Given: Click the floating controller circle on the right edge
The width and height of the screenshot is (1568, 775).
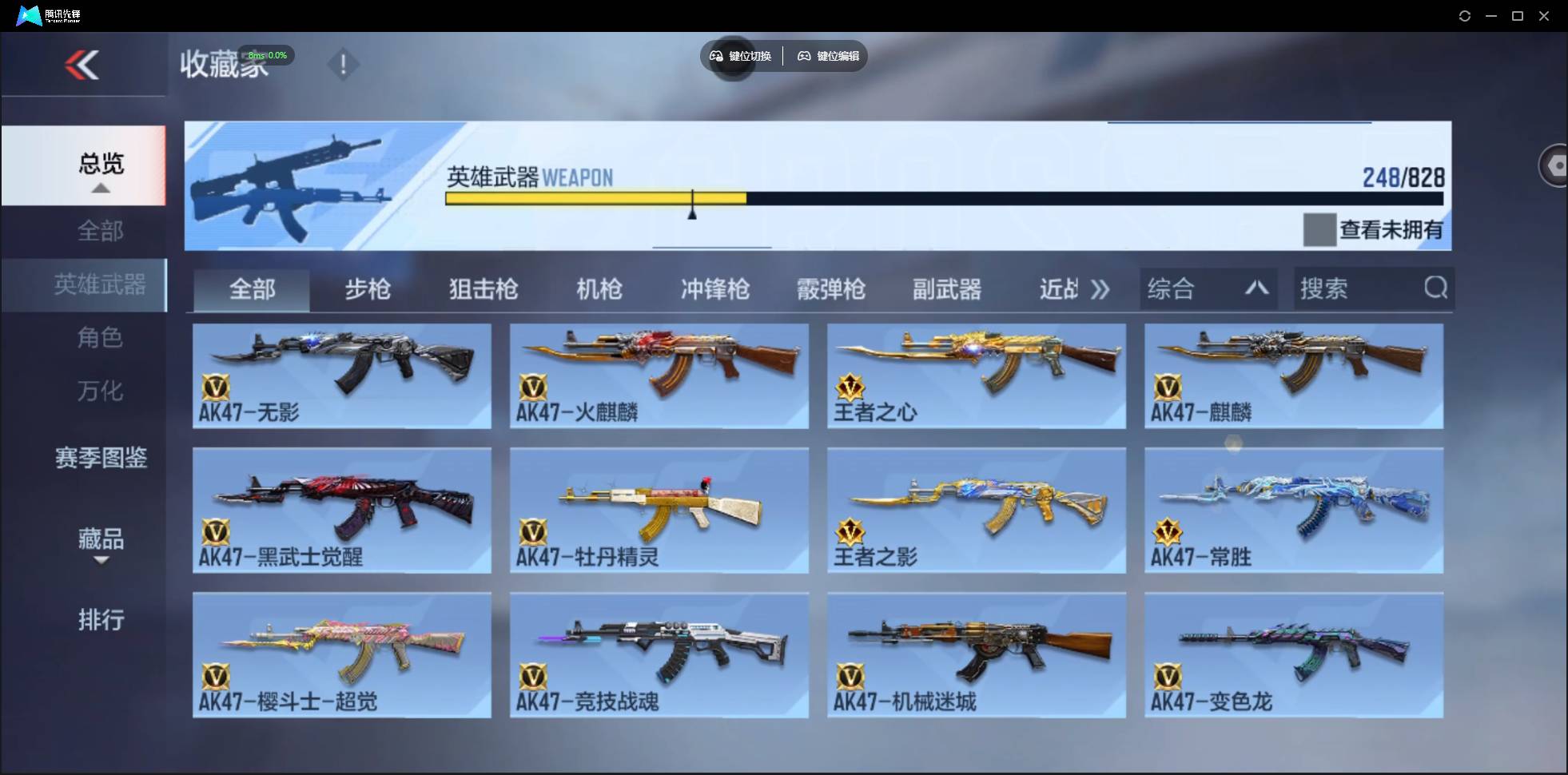Looking at the screenshot, I should [1556, 165].
